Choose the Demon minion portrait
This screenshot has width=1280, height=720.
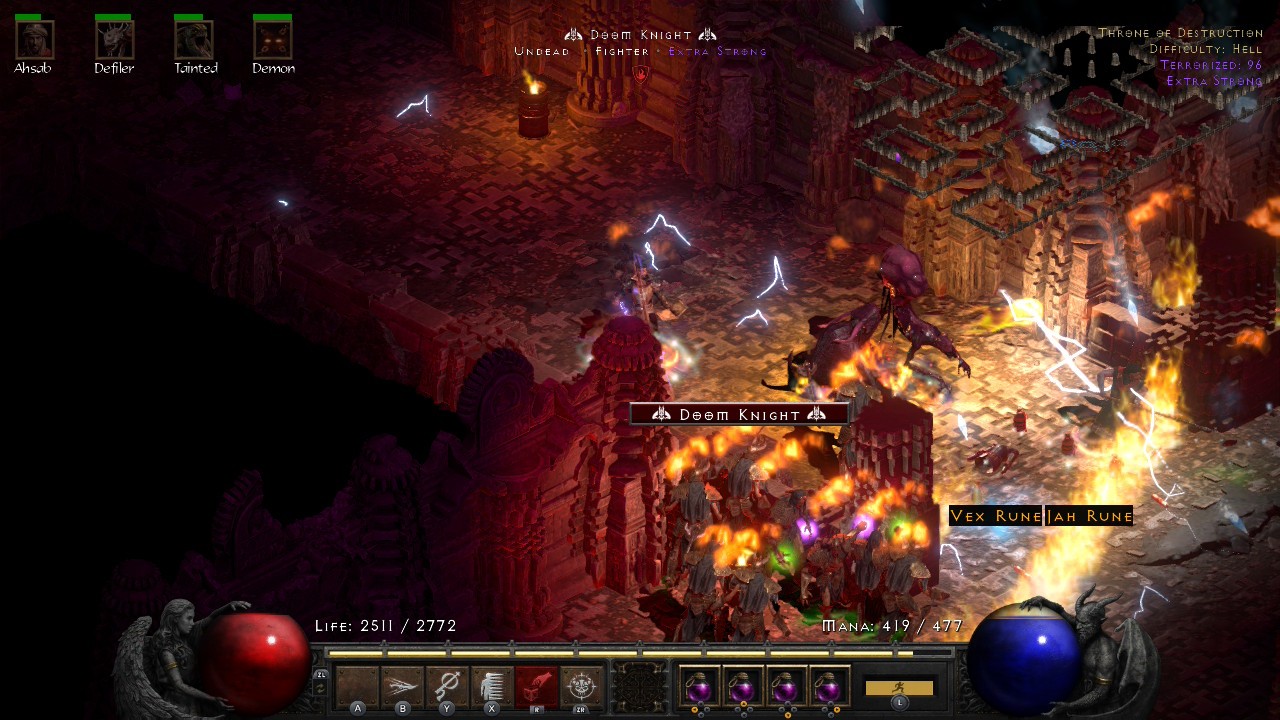click(x=273, y=40)
